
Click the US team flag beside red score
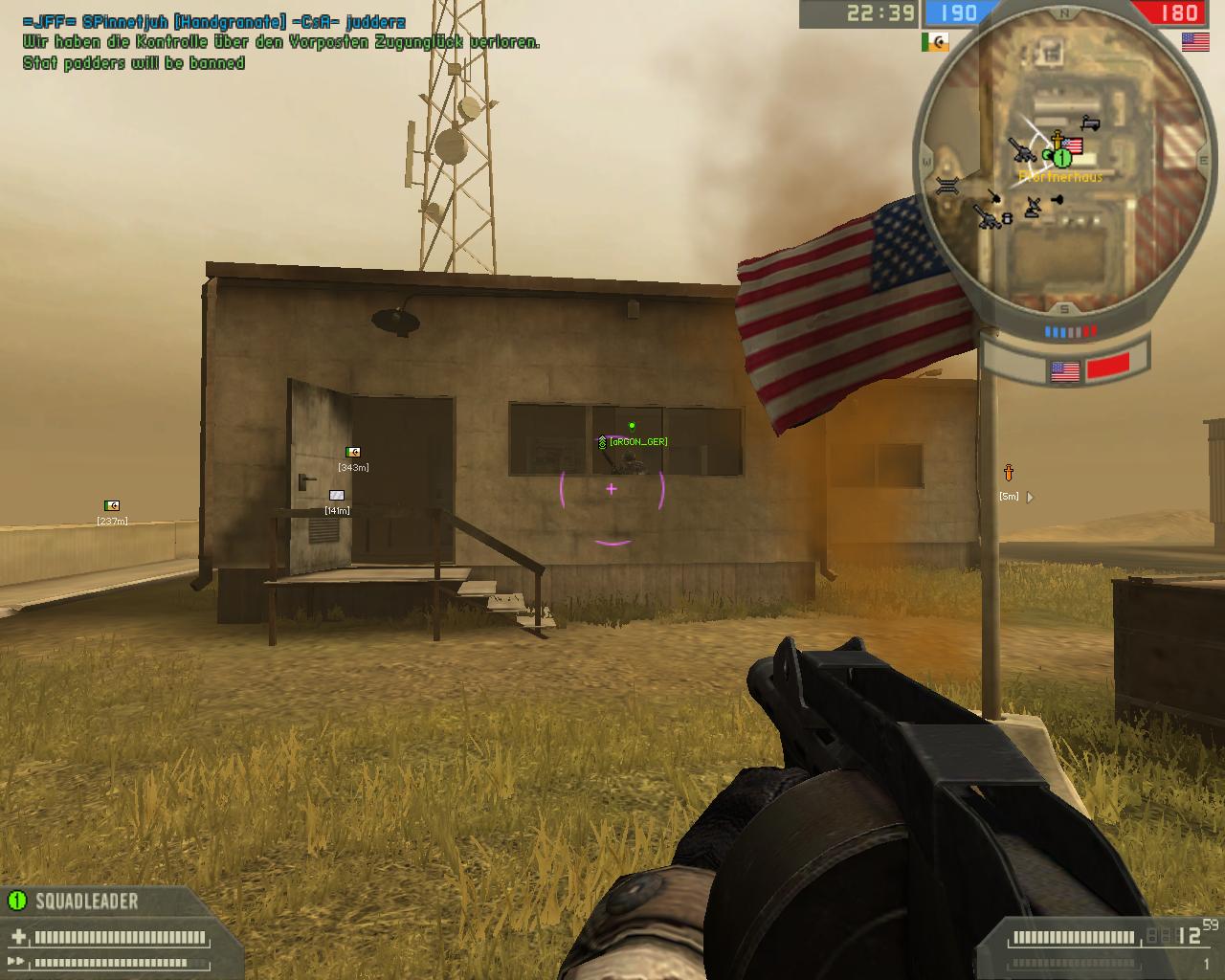click(1194, 41)
